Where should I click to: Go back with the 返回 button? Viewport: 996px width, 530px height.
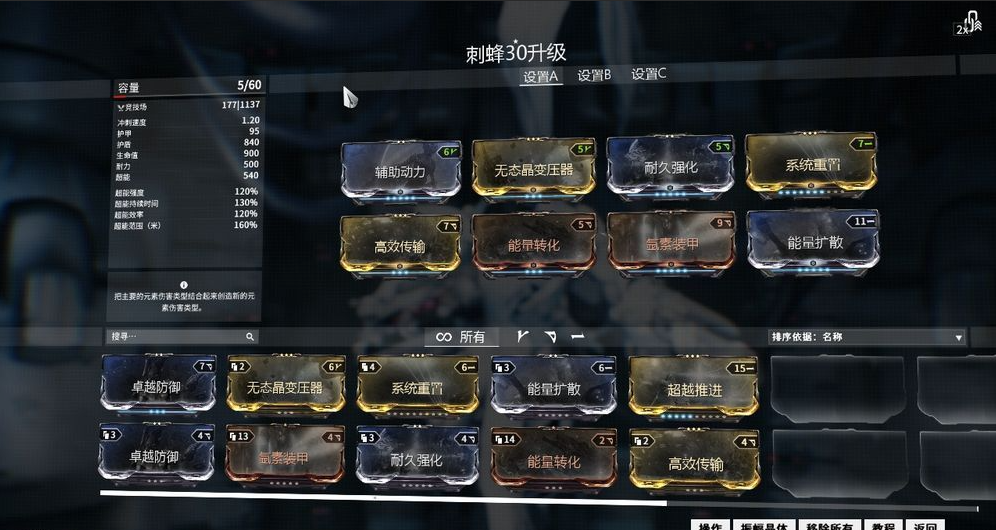(x=925, y=526)
